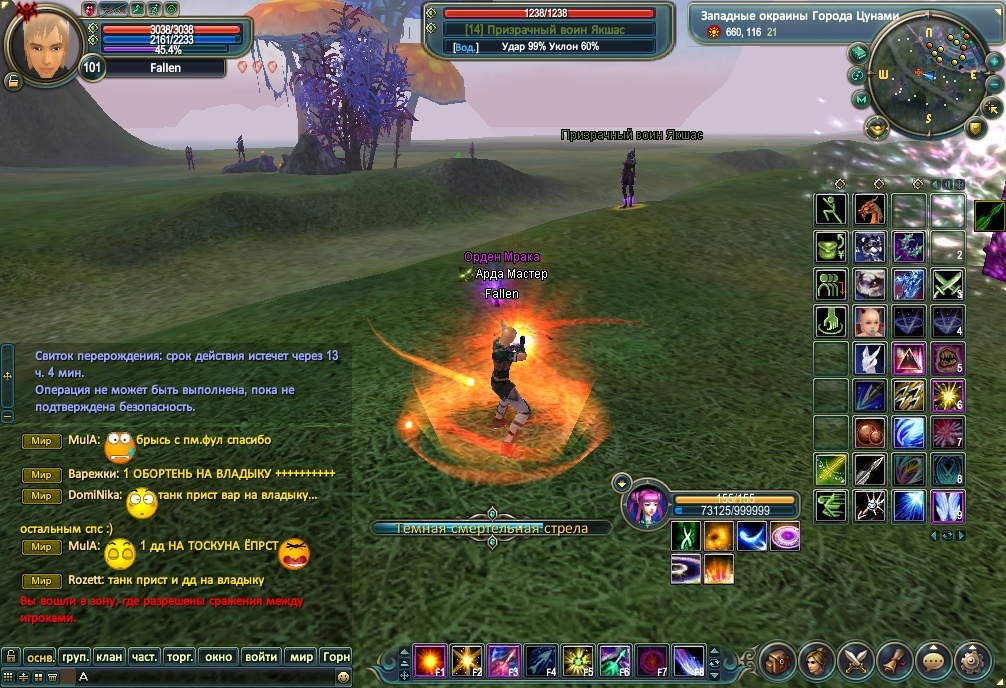Activate the F1 fiery orb skill

click(430, 660)
